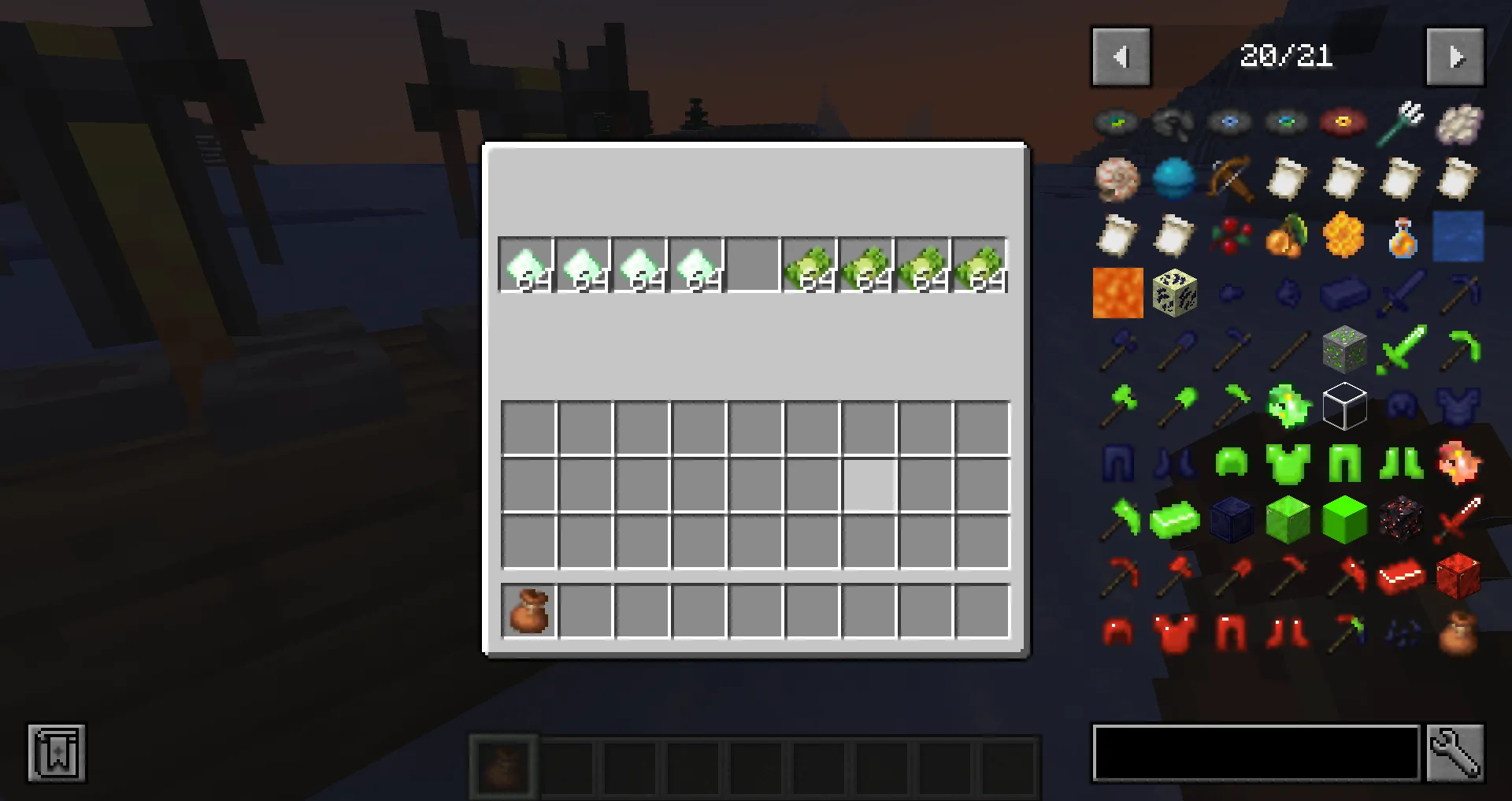Select the green leggings item

(1344, 463)
